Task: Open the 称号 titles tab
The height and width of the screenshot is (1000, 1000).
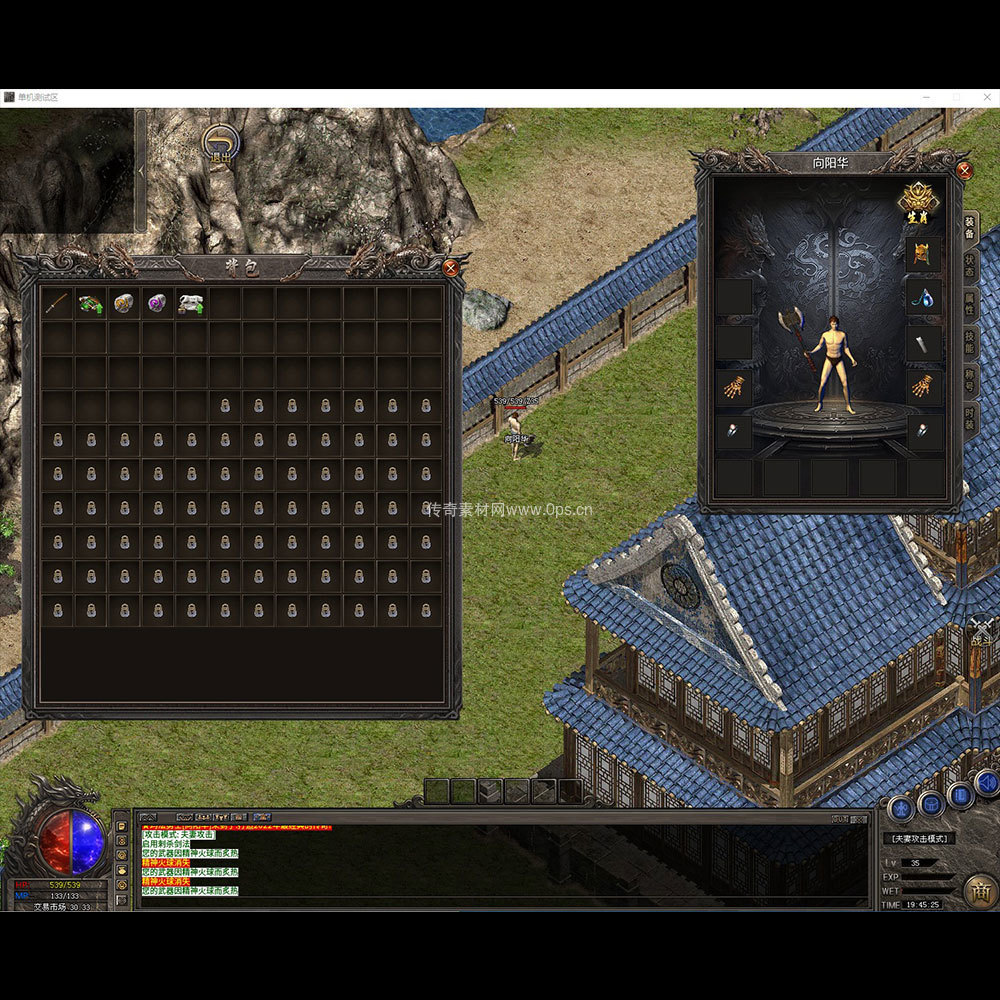Action: point(970,381)
